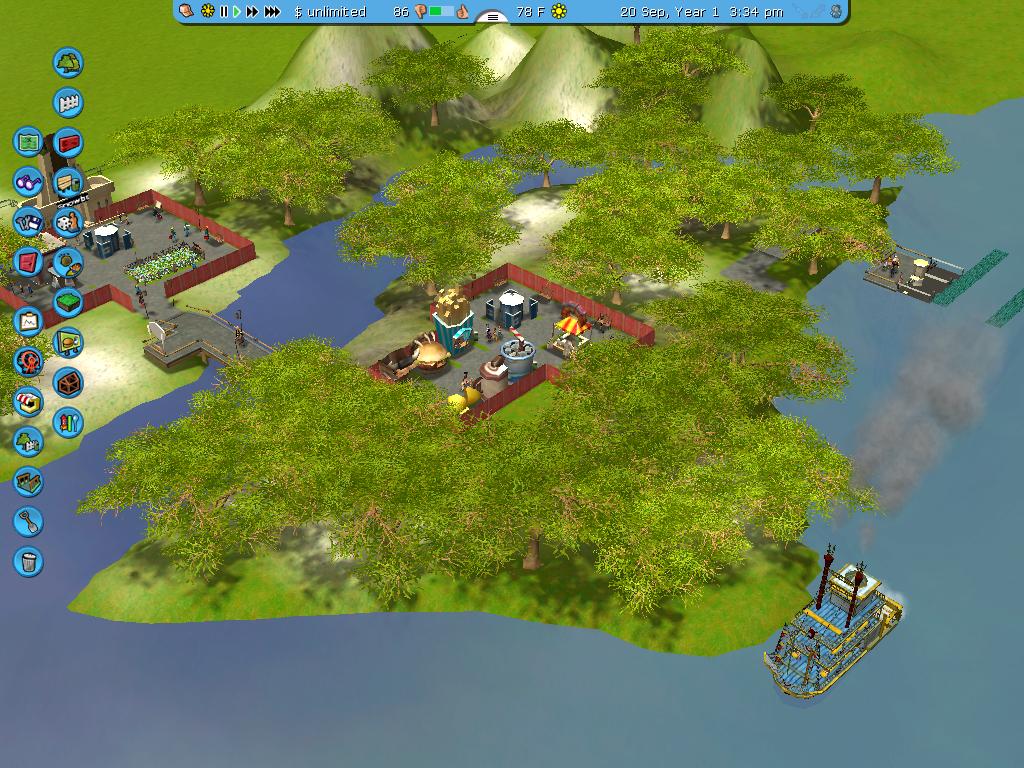Select the white fence scenery button
The image size is (1024, 768).
(x=68, y=103)
